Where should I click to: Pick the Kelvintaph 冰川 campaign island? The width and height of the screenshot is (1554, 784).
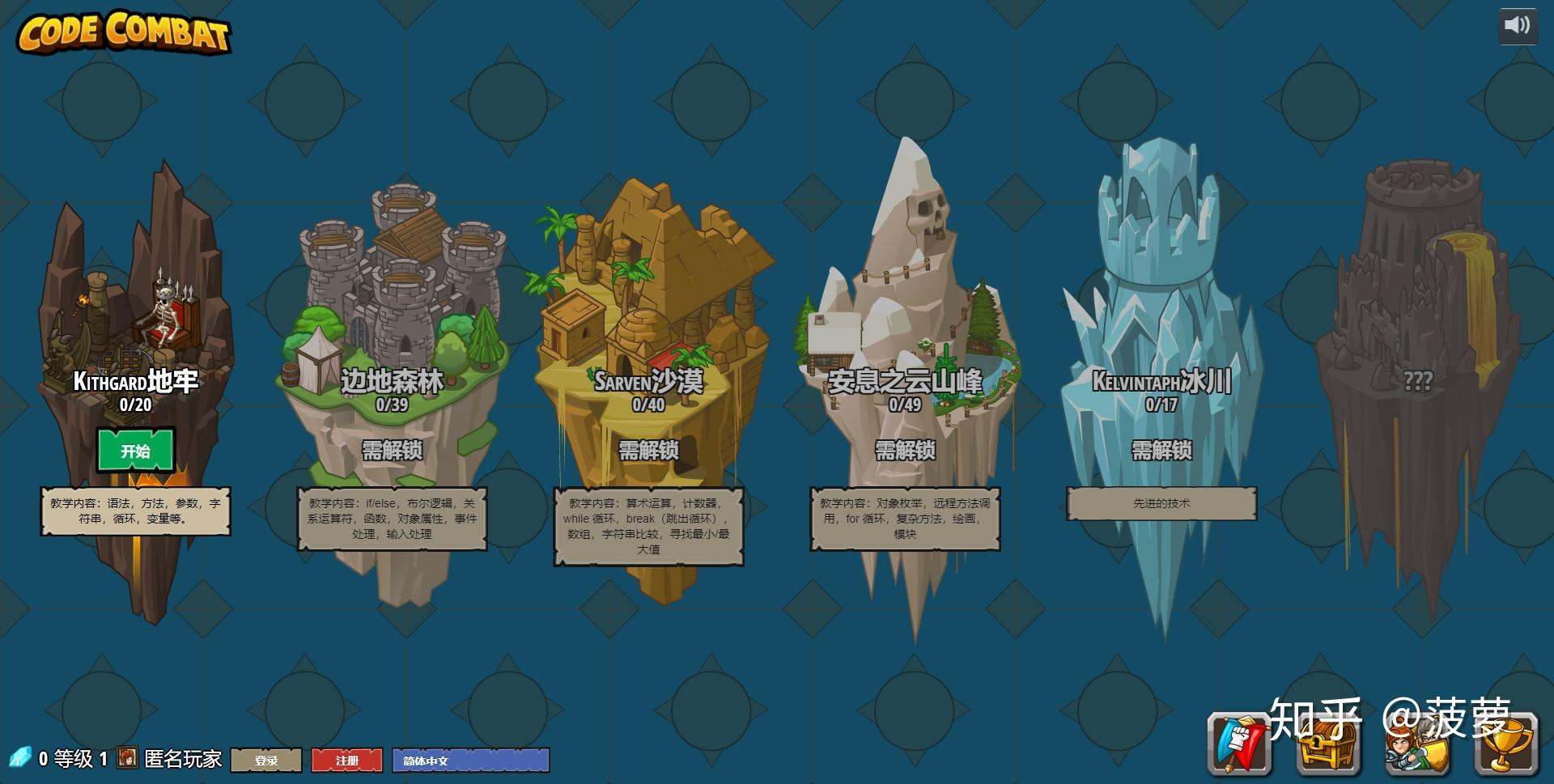click(x=1161, y=324)
